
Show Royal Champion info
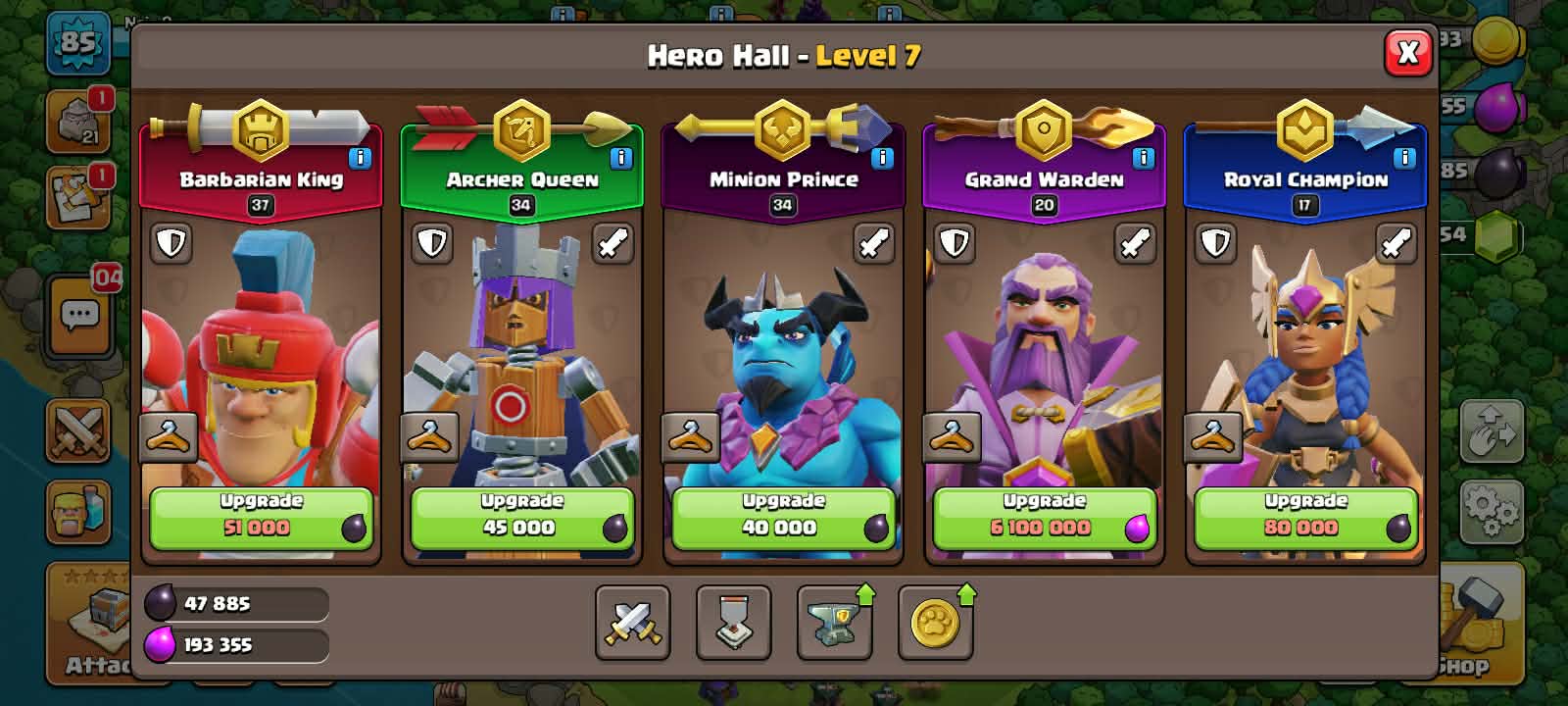[x=1403, y=158]
